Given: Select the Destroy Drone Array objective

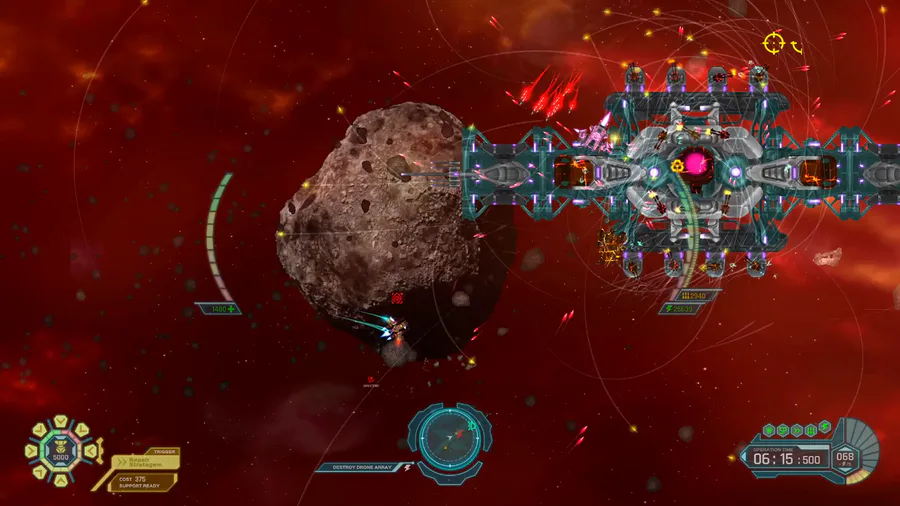Looking at the screenshot, I should pos(359,467).
